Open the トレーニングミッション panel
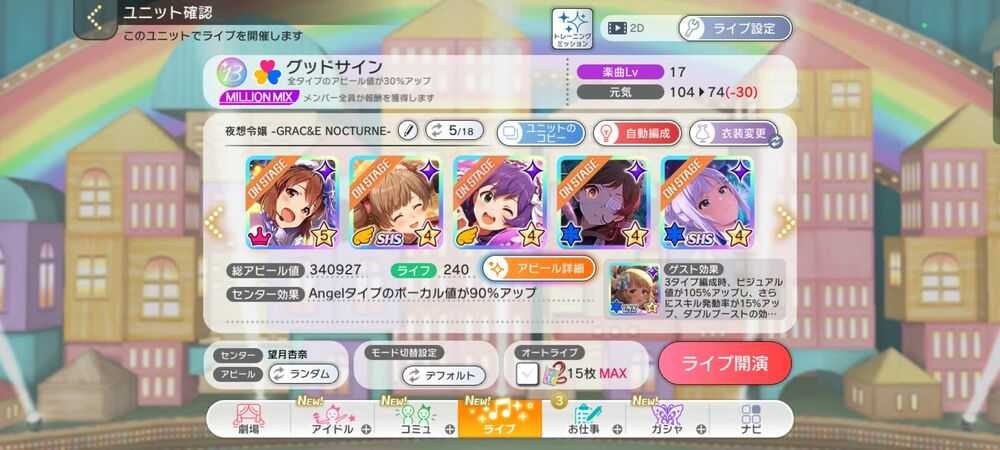Viewport: 1000px width, 450px height. coord(572,28)
